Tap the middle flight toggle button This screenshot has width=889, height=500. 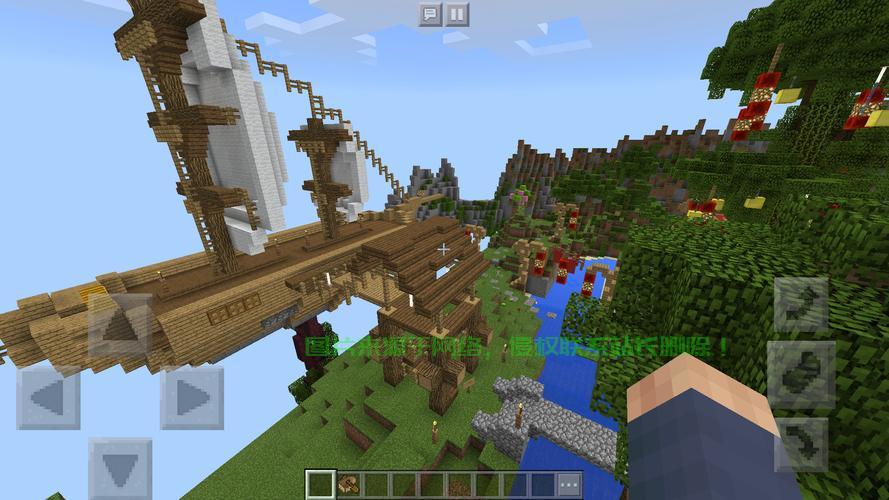(x=801, y=375)
